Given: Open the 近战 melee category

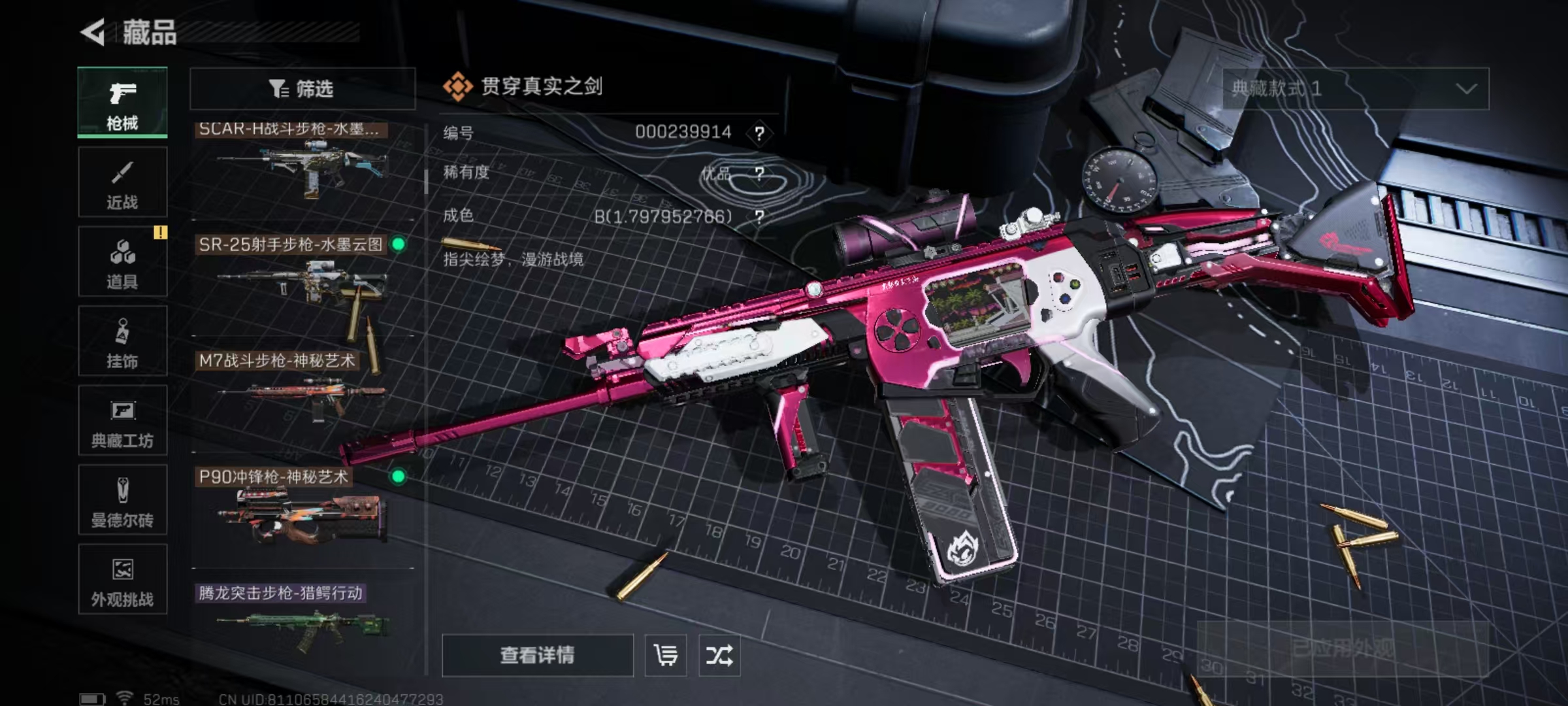Looking at the screenshot, I should point(122,182).
